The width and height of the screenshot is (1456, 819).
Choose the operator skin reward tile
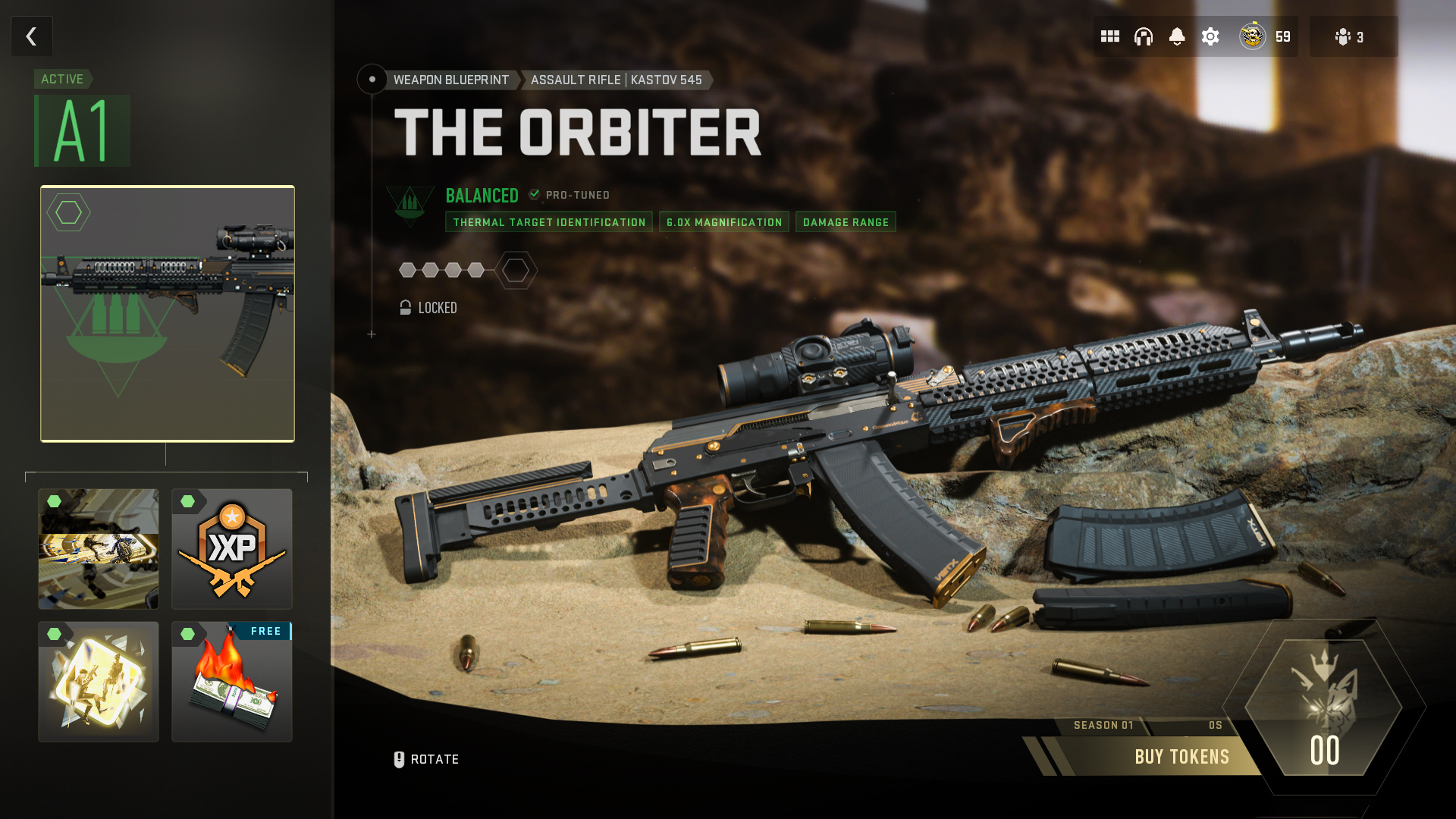click(99, 548)
